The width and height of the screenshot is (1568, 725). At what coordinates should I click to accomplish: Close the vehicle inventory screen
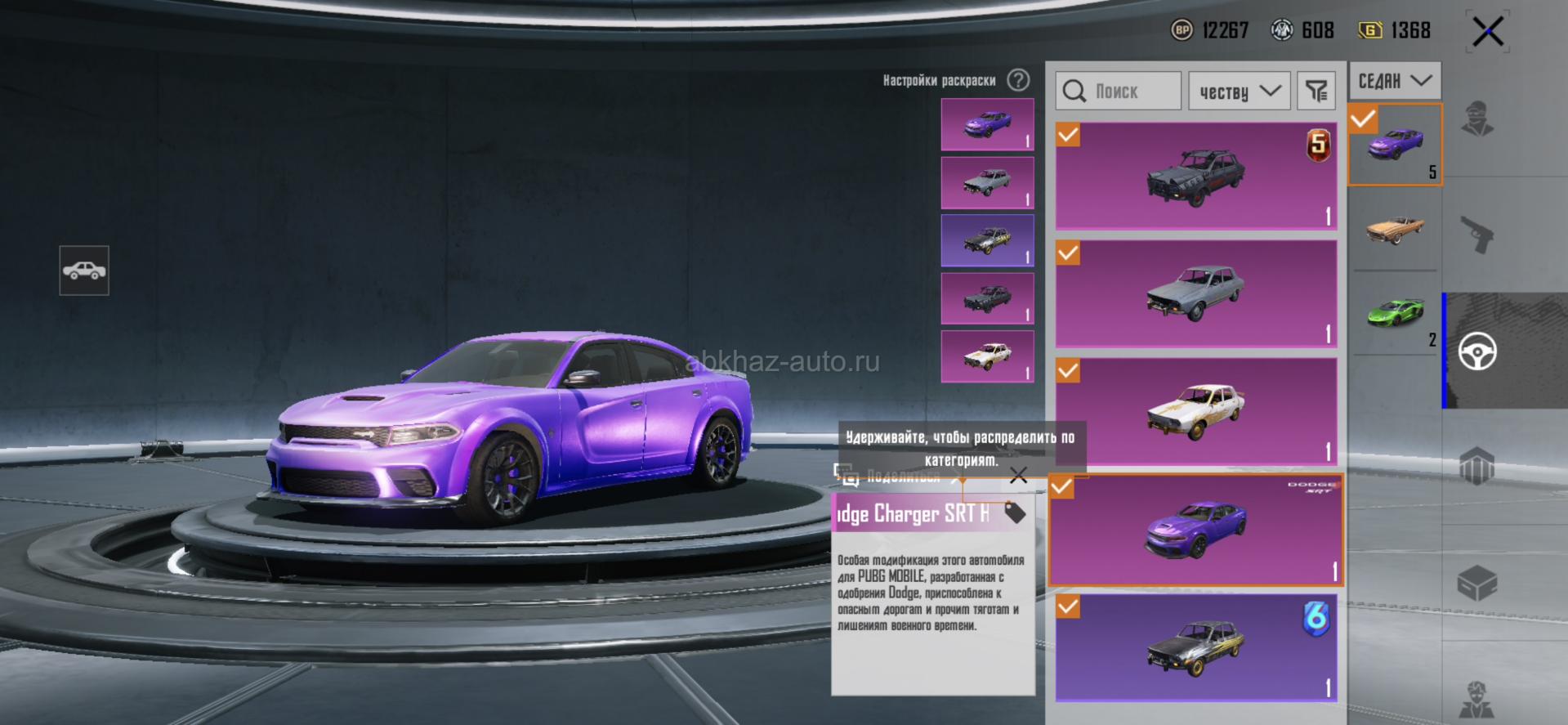[x=1487, y=33]
